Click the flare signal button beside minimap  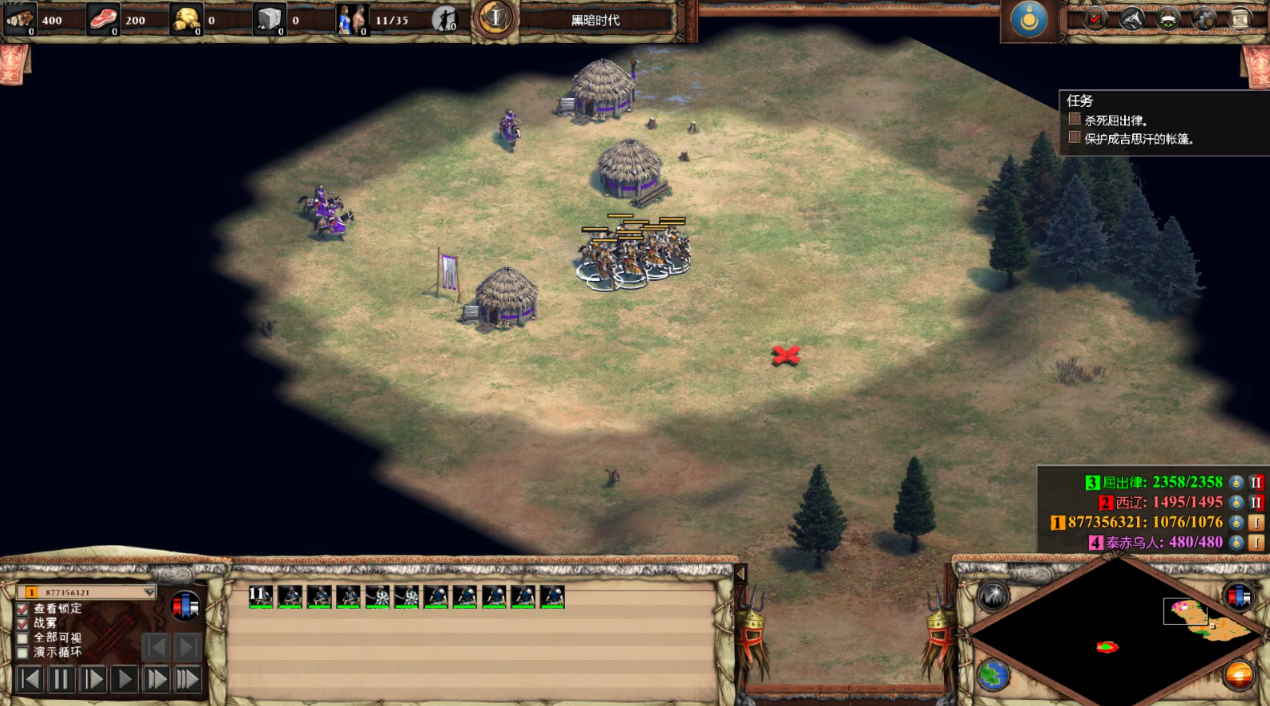(993, 595)
